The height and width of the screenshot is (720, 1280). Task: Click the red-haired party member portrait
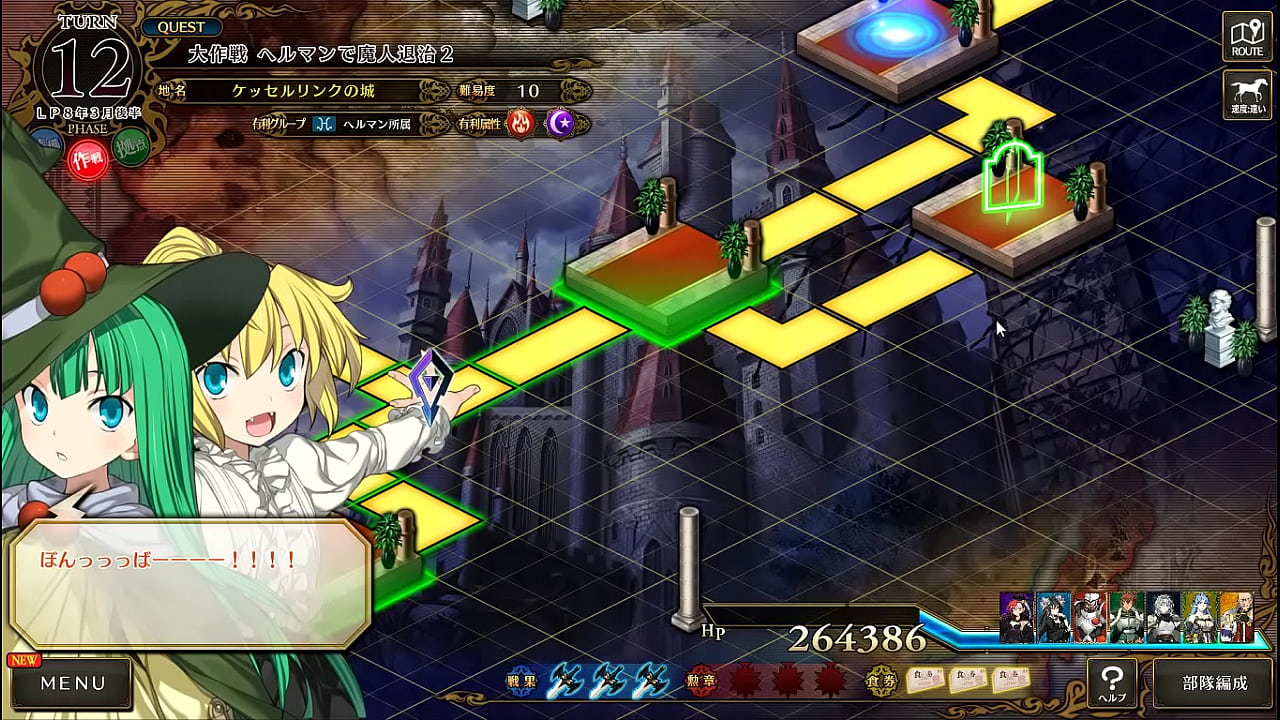click(1017, 617)
